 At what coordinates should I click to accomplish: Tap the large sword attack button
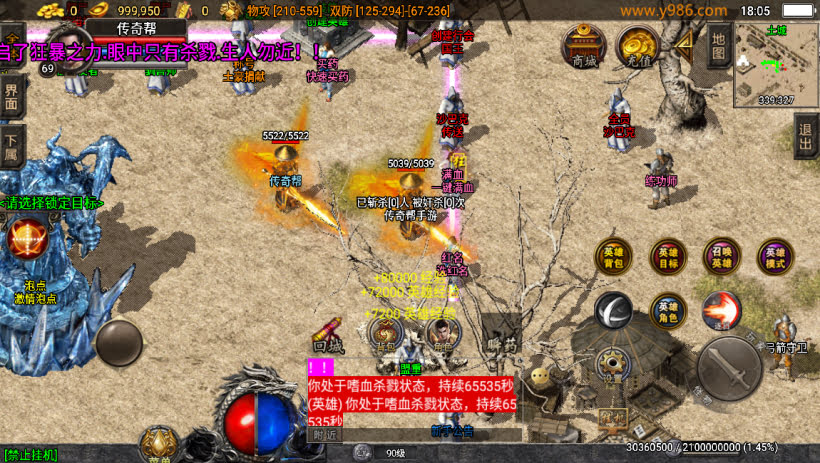pos(731,369)
